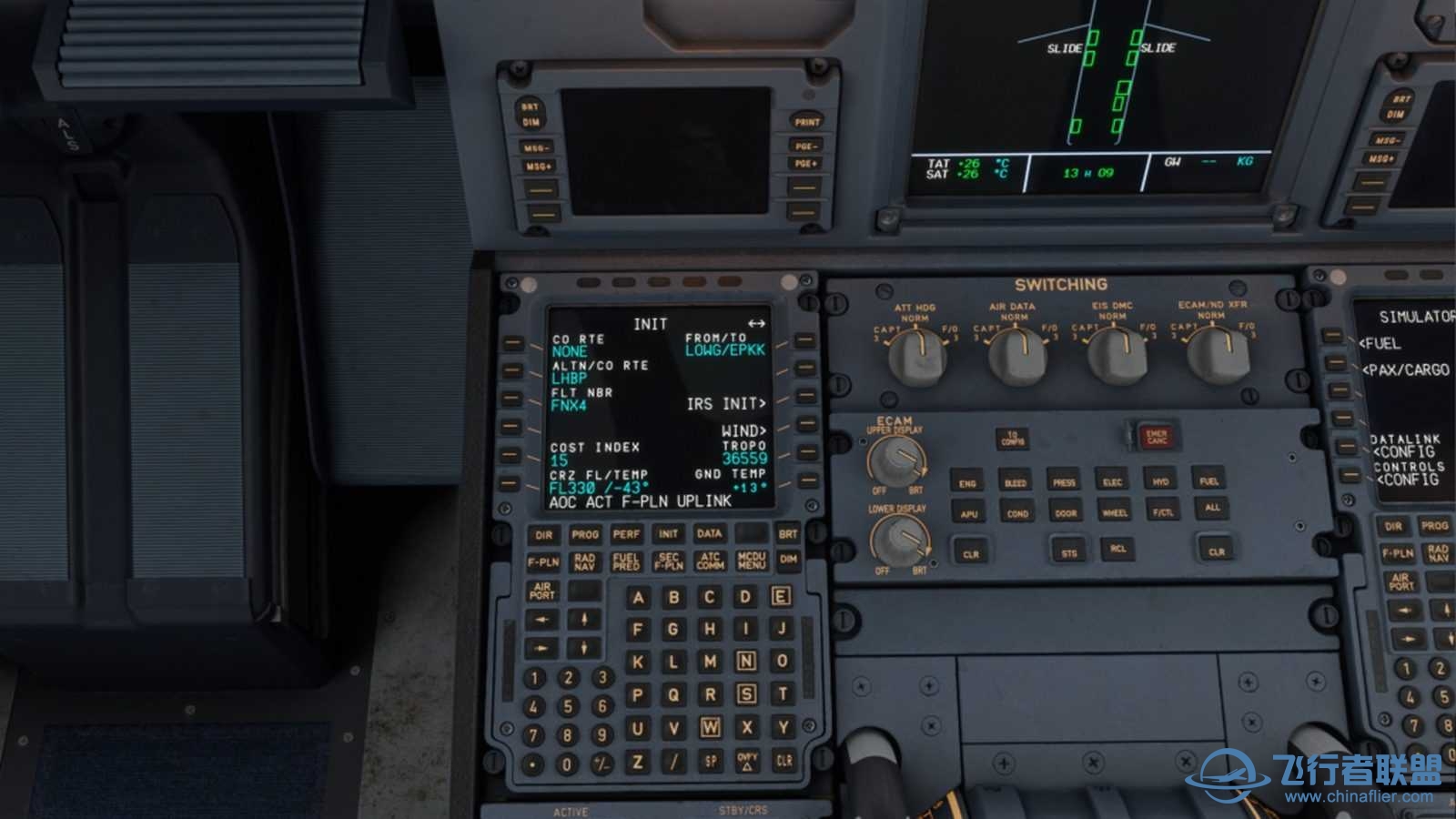This screenshot has height=819, width=1456.
Task: Select the ENG ECAM system page
Action: [967, 481]
